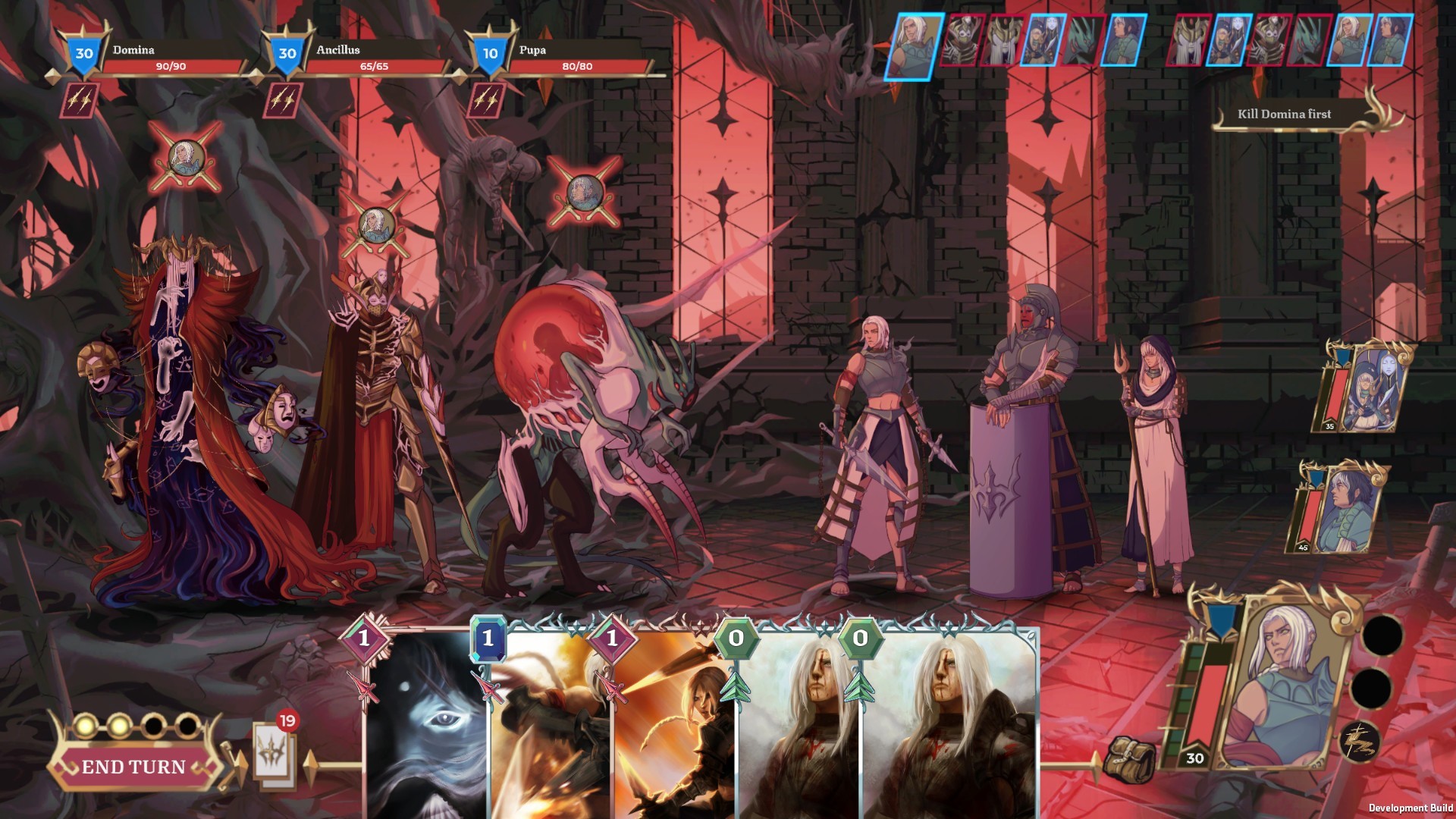The image size is (1456, 819).
Task: Click the 'Kill Domina first' objective banner
Action: point(1284,115)
